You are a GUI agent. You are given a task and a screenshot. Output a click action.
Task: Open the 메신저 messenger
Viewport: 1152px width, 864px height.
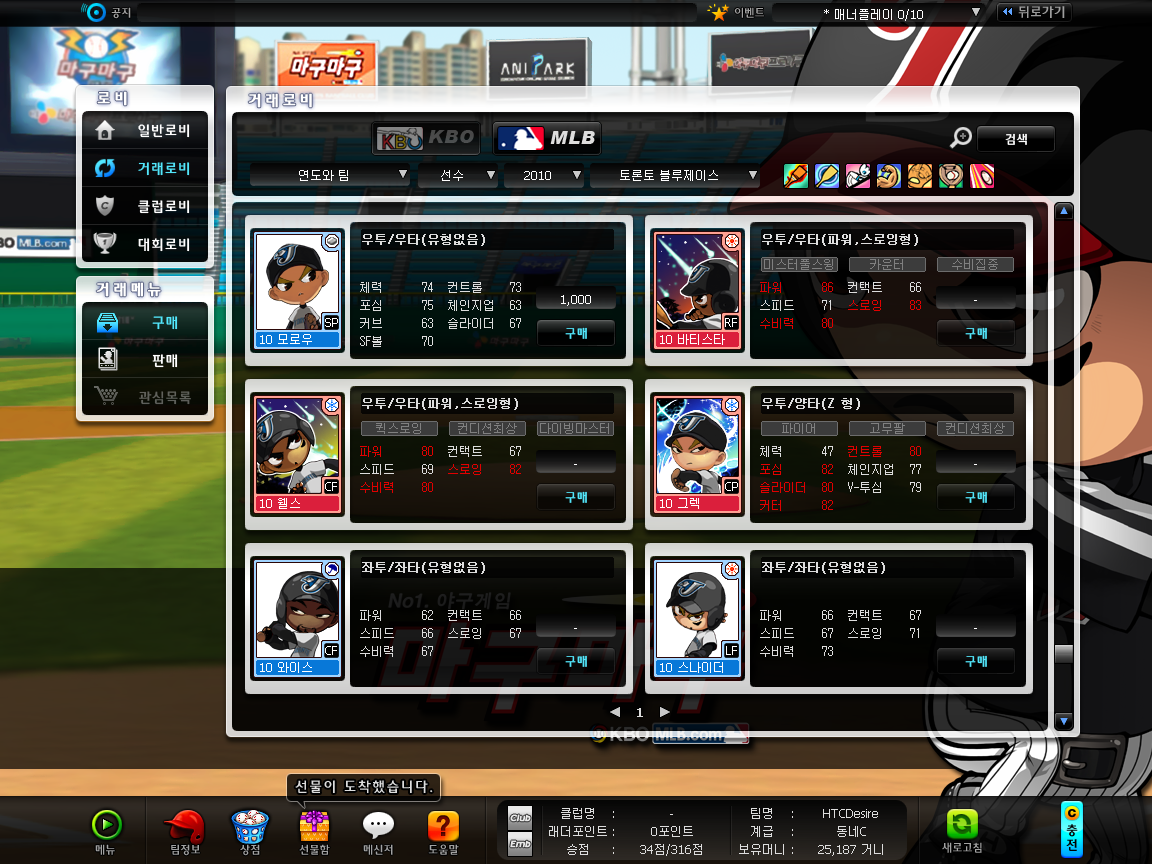click(377, 829)
